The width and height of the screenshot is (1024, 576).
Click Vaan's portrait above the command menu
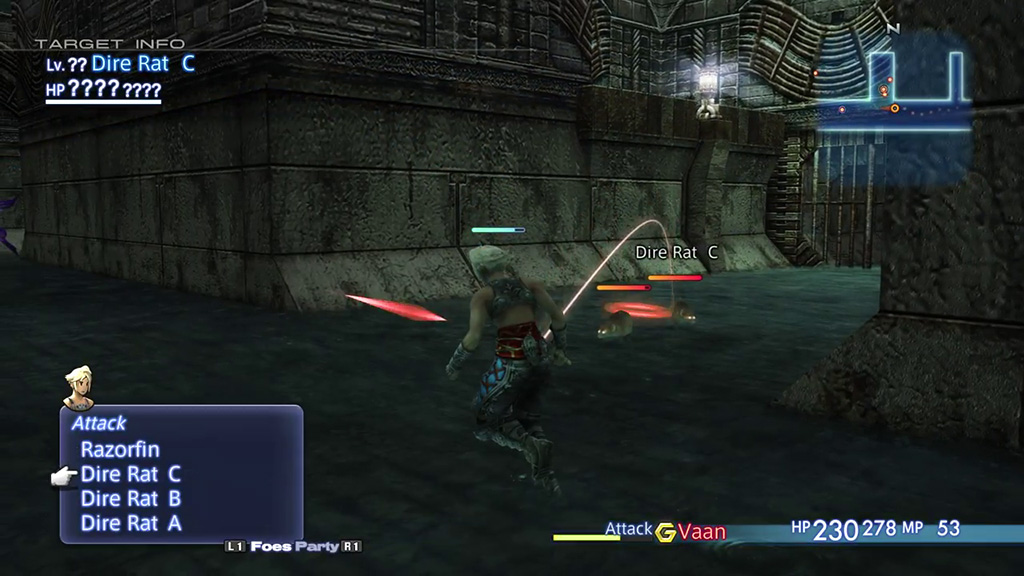pos(78,387)
